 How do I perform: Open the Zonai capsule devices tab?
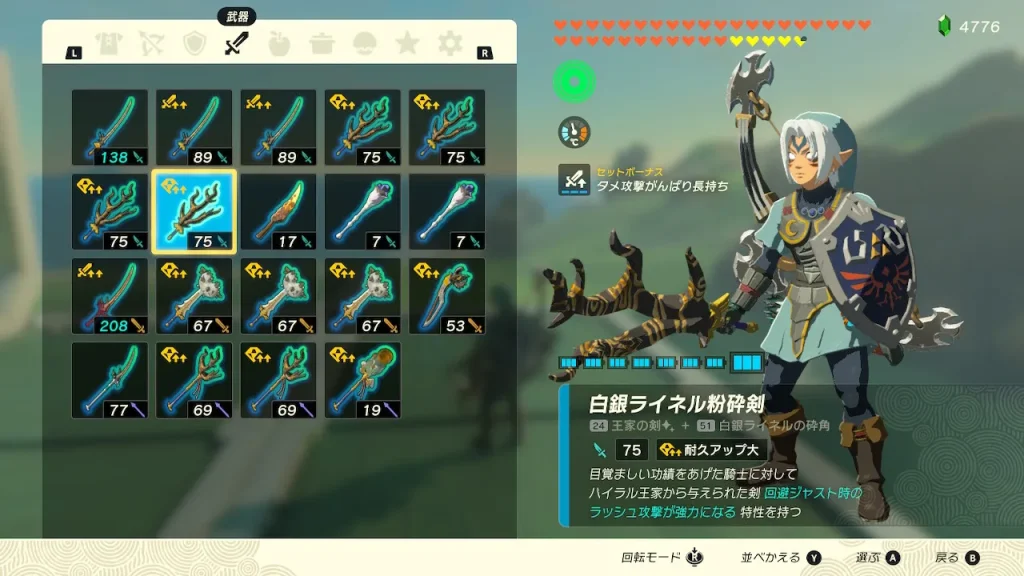coord(365,44)
